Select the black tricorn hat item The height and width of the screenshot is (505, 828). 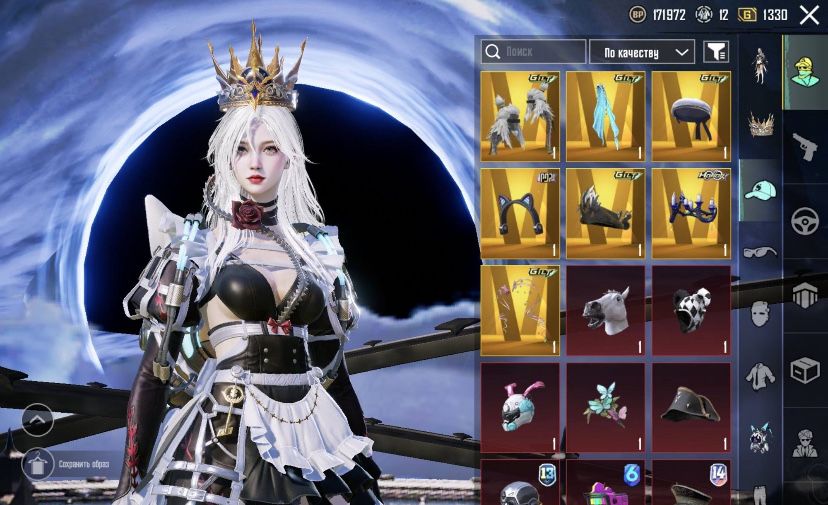coord(691,407)
